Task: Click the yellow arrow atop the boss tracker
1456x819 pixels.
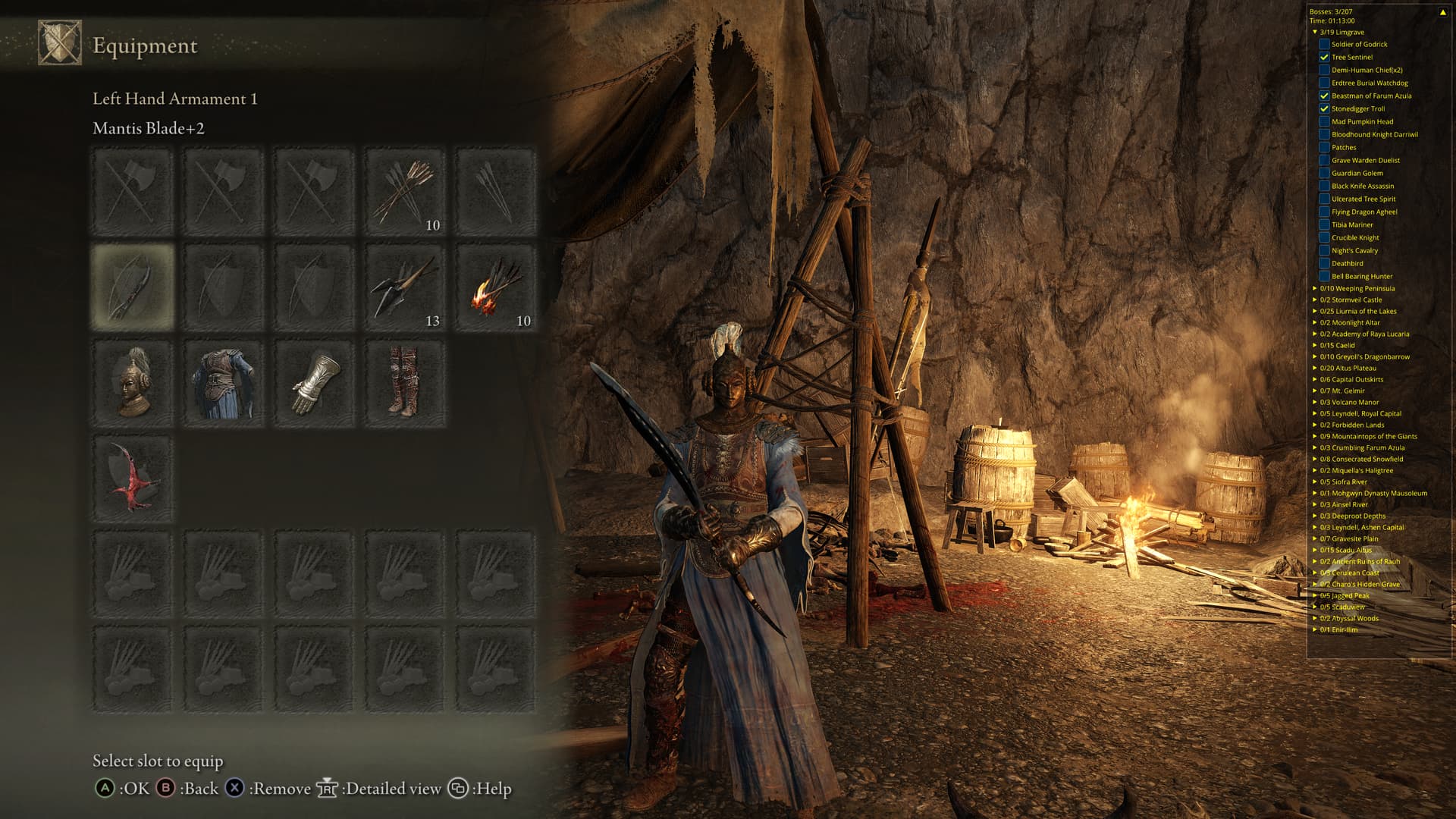Action: tap(1442, 12)
